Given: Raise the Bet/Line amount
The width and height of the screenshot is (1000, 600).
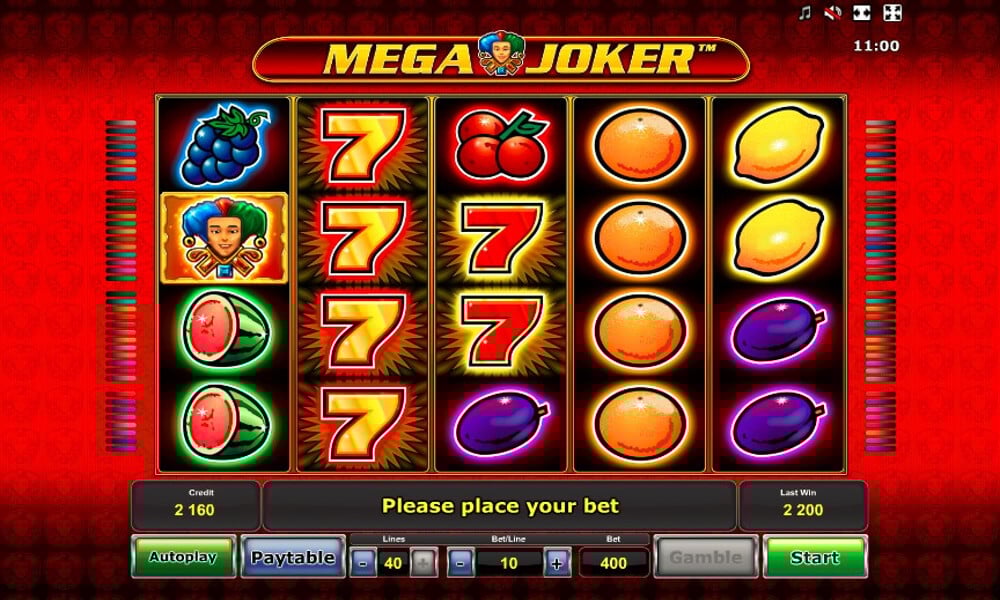Looking at the screenshot, I should (558, 563).
